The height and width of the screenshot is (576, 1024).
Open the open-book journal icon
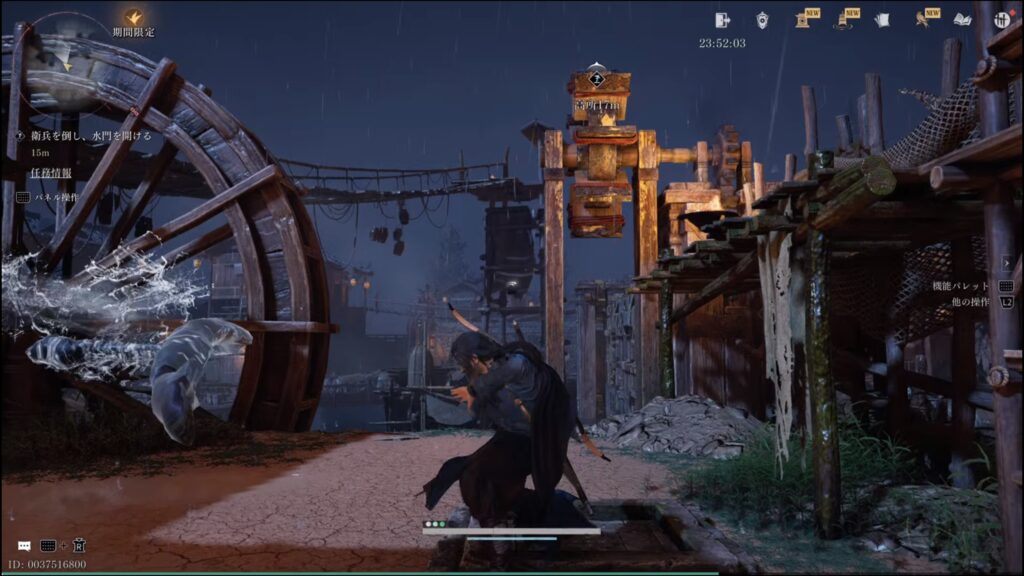coord(962,19)
